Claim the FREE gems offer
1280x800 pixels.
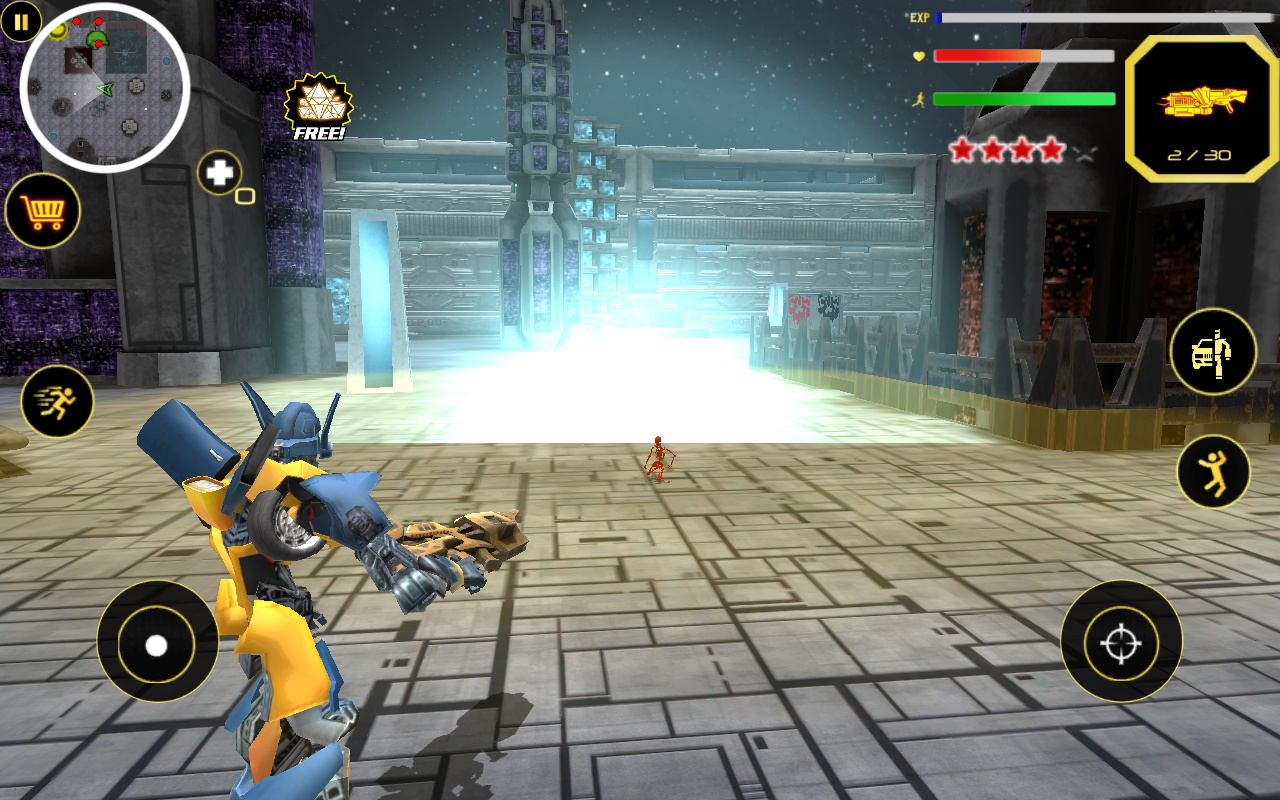(319, 108)
